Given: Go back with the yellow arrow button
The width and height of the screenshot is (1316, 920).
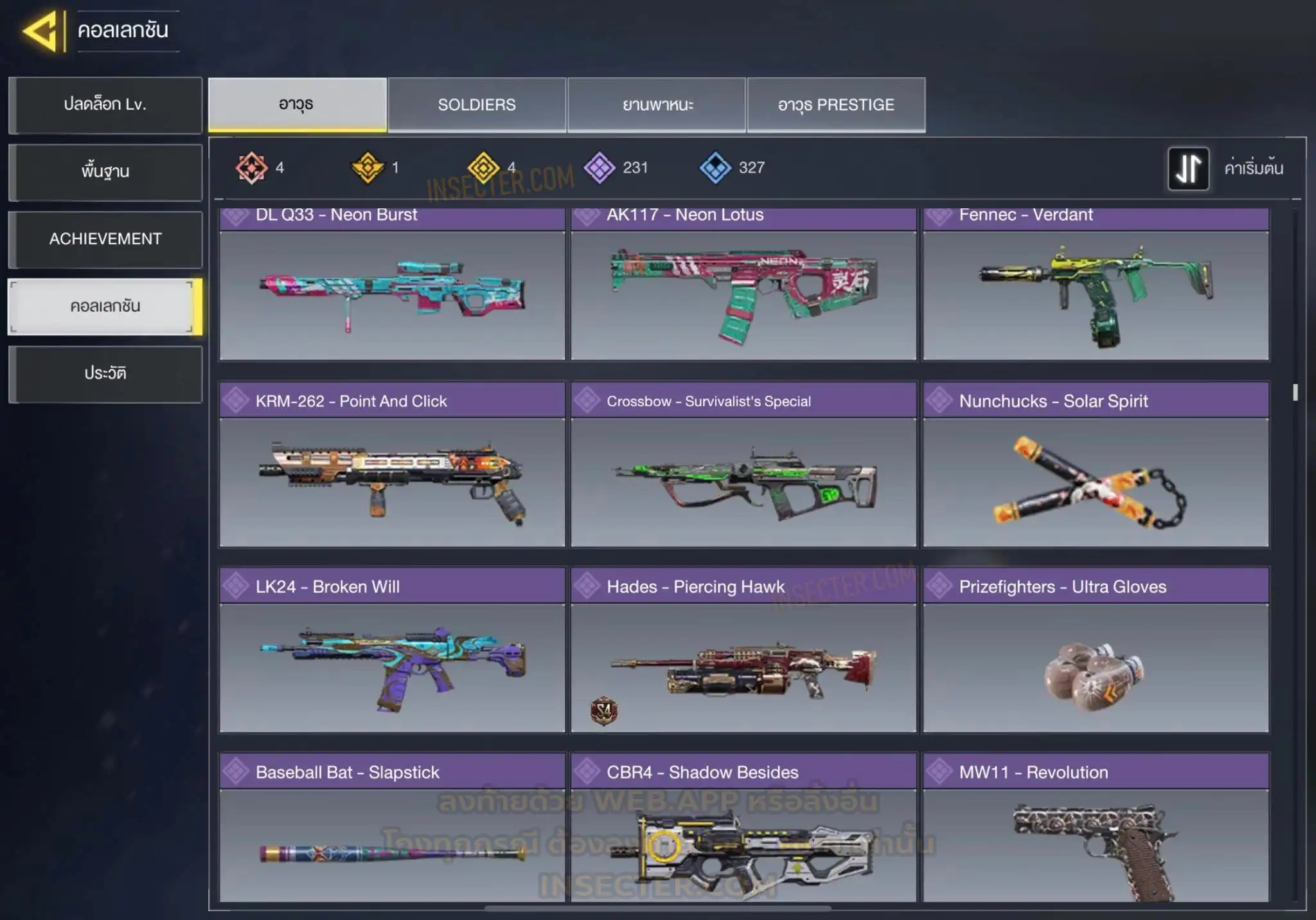Looking at the screenshot, I should pos(41,31).
